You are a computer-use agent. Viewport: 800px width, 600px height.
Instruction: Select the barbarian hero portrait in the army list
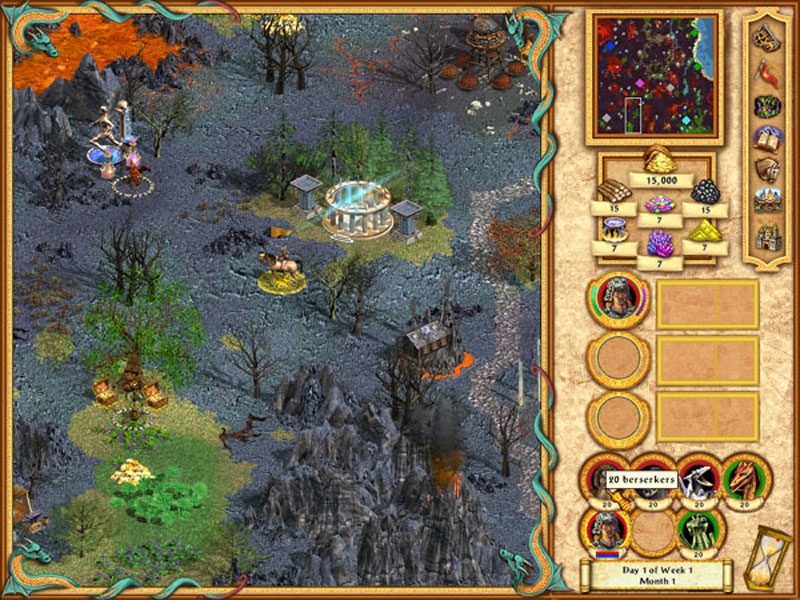(x=618, y=302)
